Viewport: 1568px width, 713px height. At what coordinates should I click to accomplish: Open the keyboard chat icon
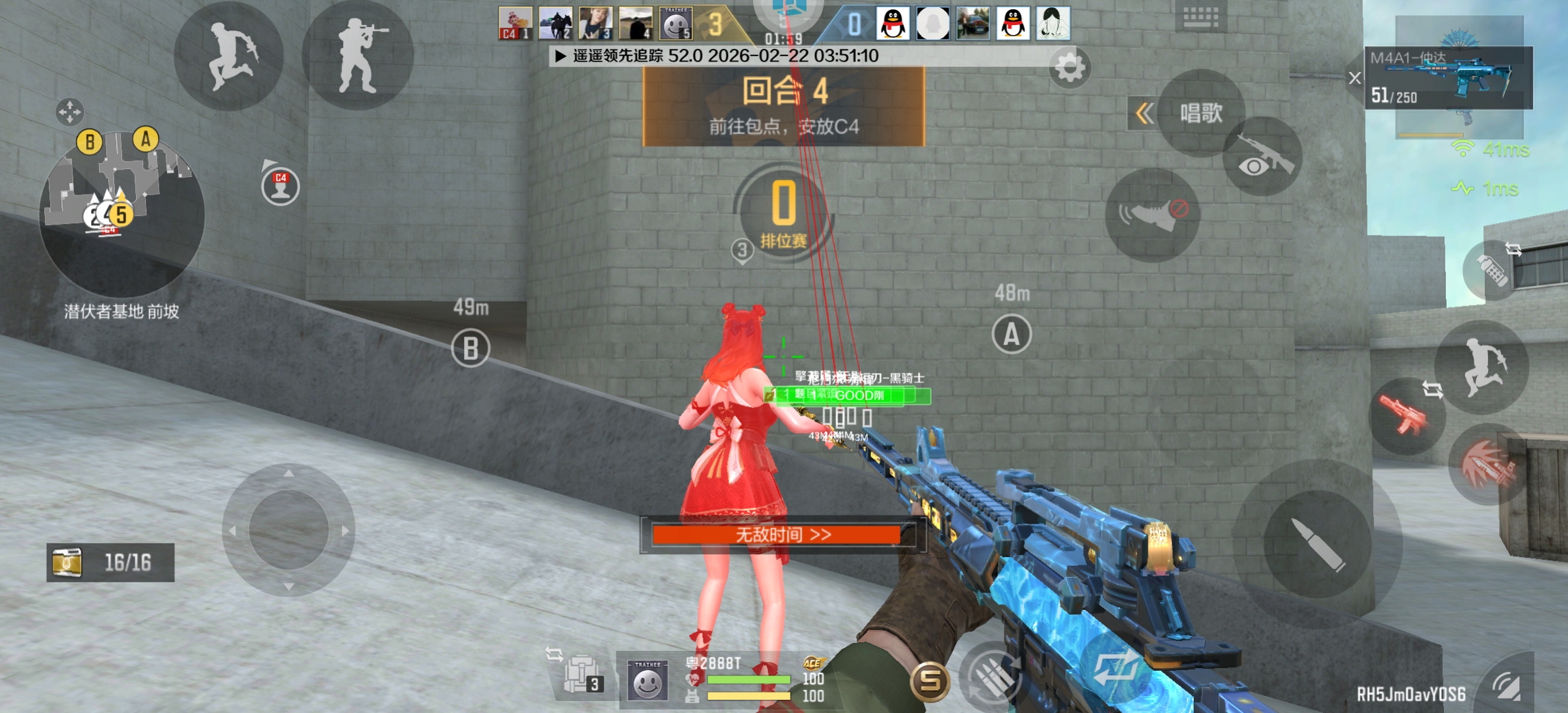1200,16
